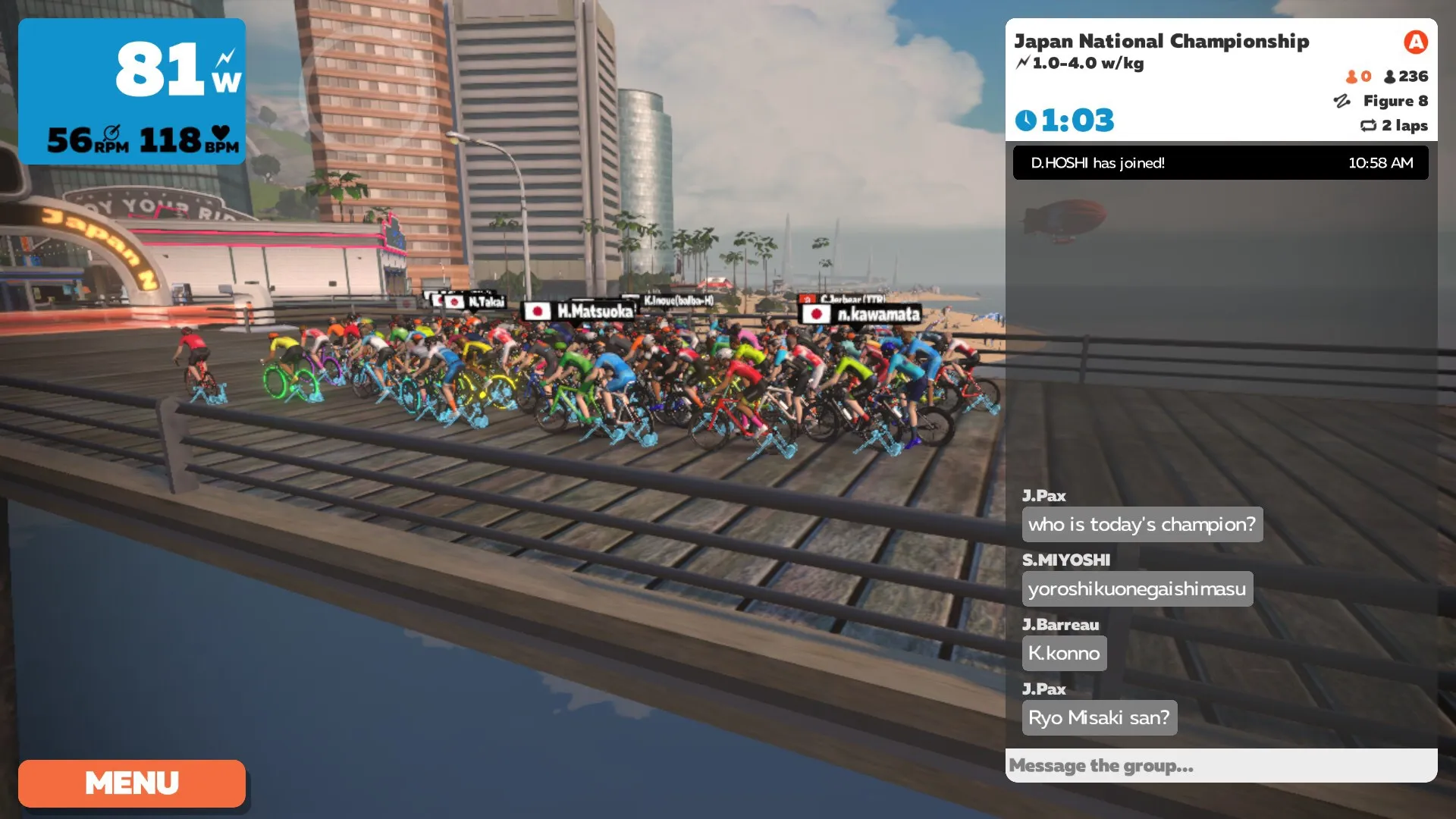This screenshot has height=819, width=1456.
Task: Click the orange category A badge
Action: (1414, 42)
